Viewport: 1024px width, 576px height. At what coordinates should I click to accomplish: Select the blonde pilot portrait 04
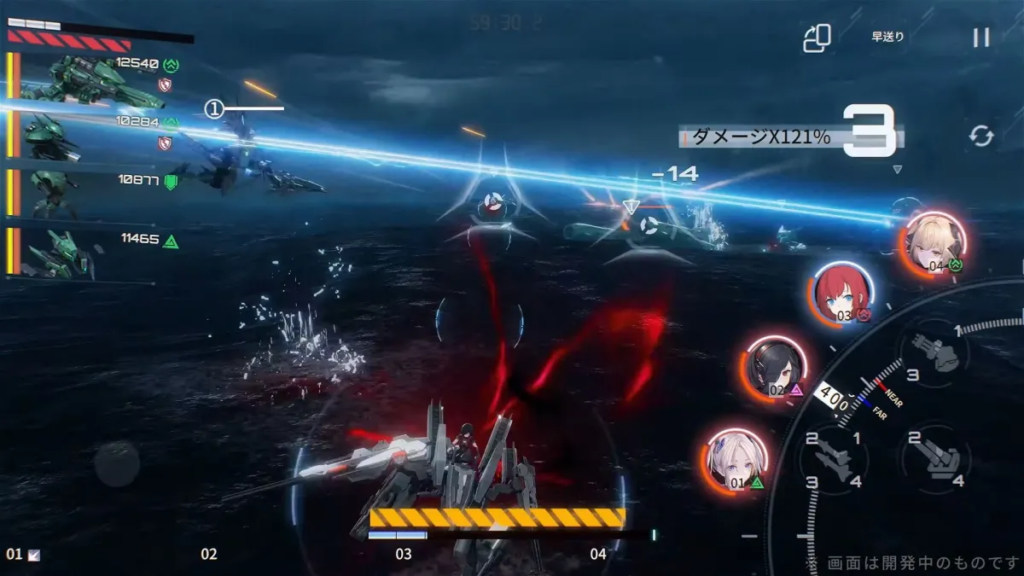(935, 242)
